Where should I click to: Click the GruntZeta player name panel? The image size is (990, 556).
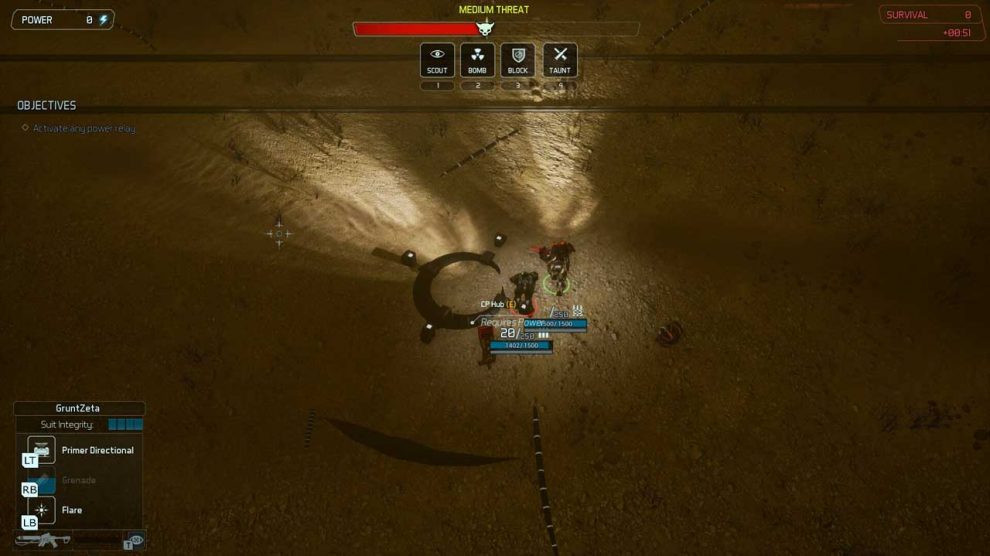pos(79,408)
